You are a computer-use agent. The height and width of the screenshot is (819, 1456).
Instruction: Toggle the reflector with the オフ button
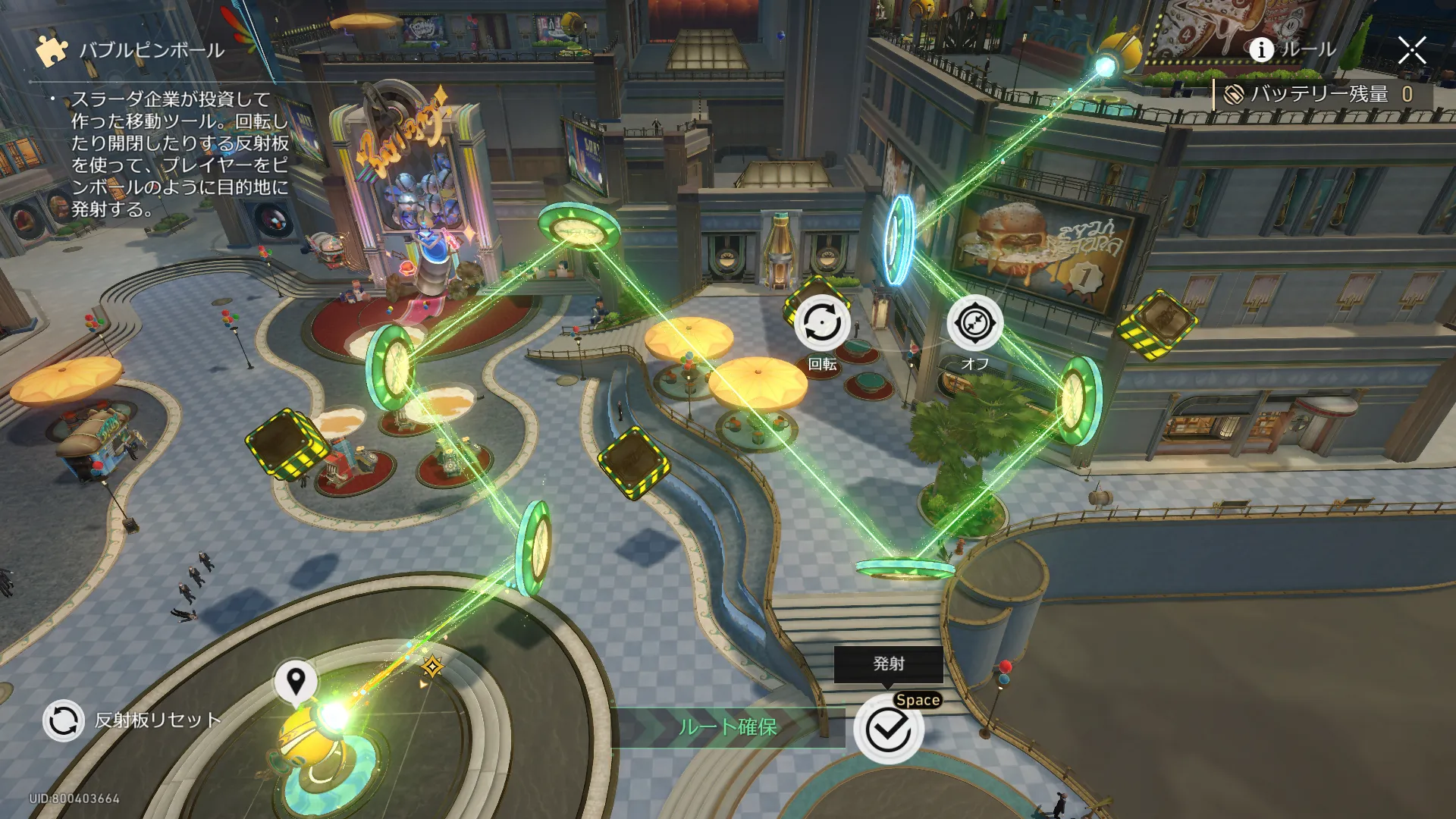974,324
